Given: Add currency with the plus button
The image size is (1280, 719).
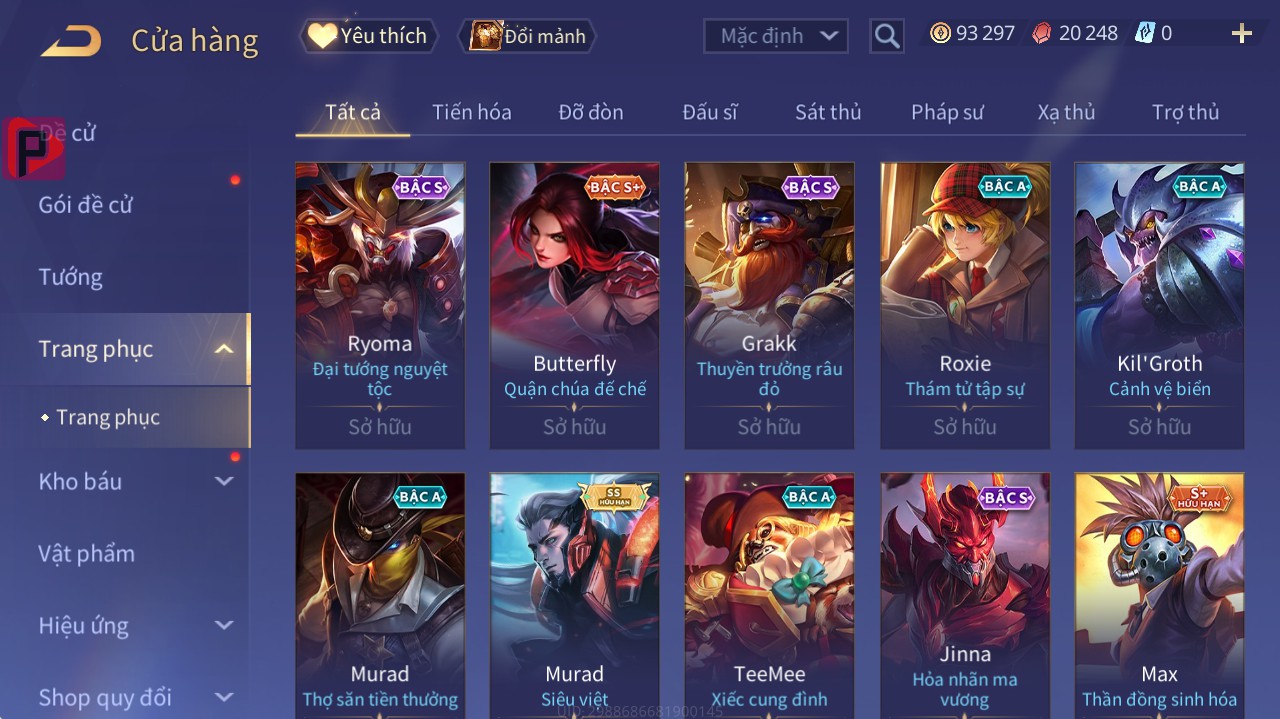Looking at the screenshot, I should [x=1241, y=34].
